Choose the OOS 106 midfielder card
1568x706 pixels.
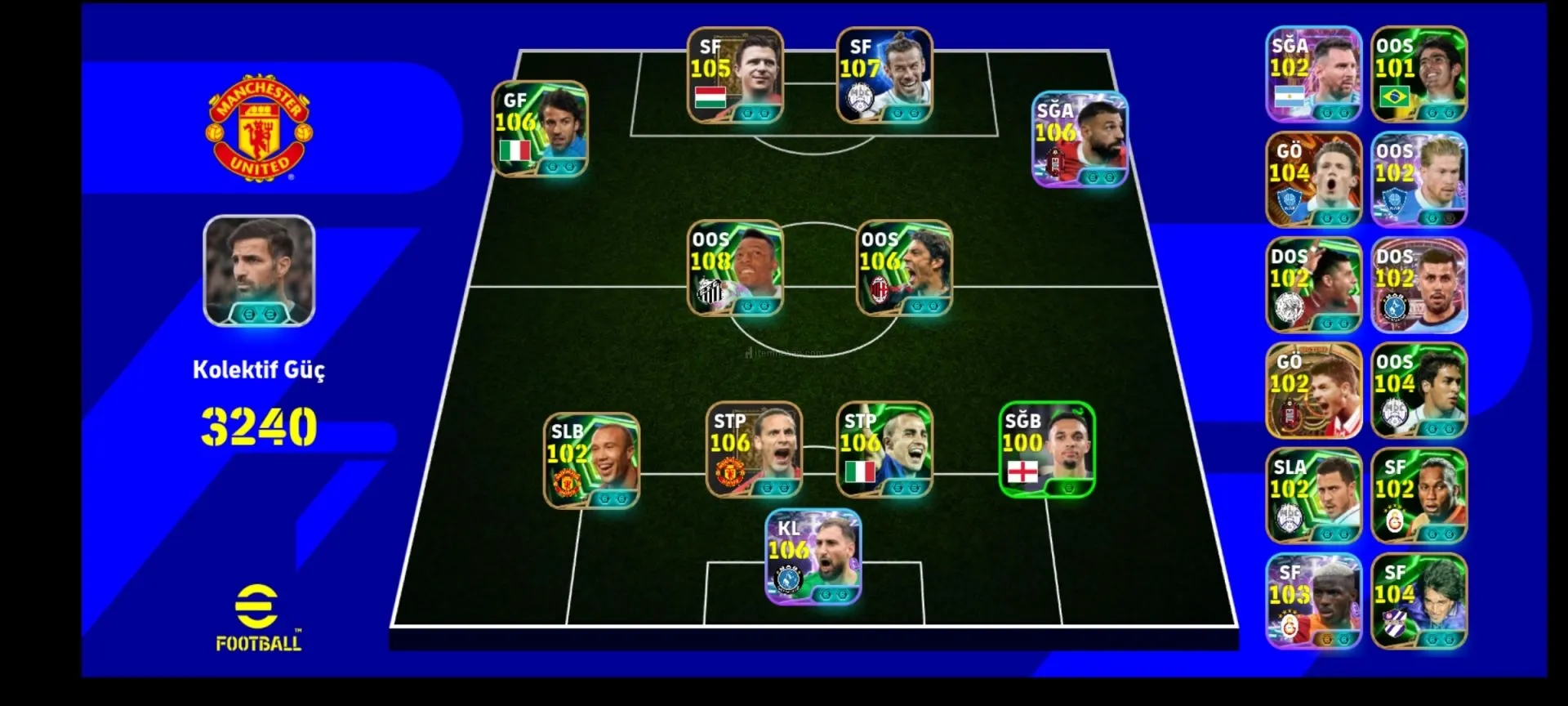904,268
